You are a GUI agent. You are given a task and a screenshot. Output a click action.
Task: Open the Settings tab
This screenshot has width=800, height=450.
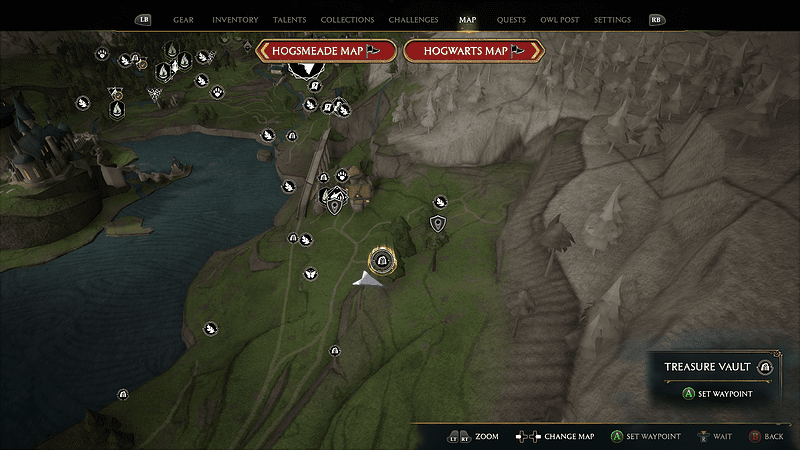pyautogui.click(x=612, y=20)
